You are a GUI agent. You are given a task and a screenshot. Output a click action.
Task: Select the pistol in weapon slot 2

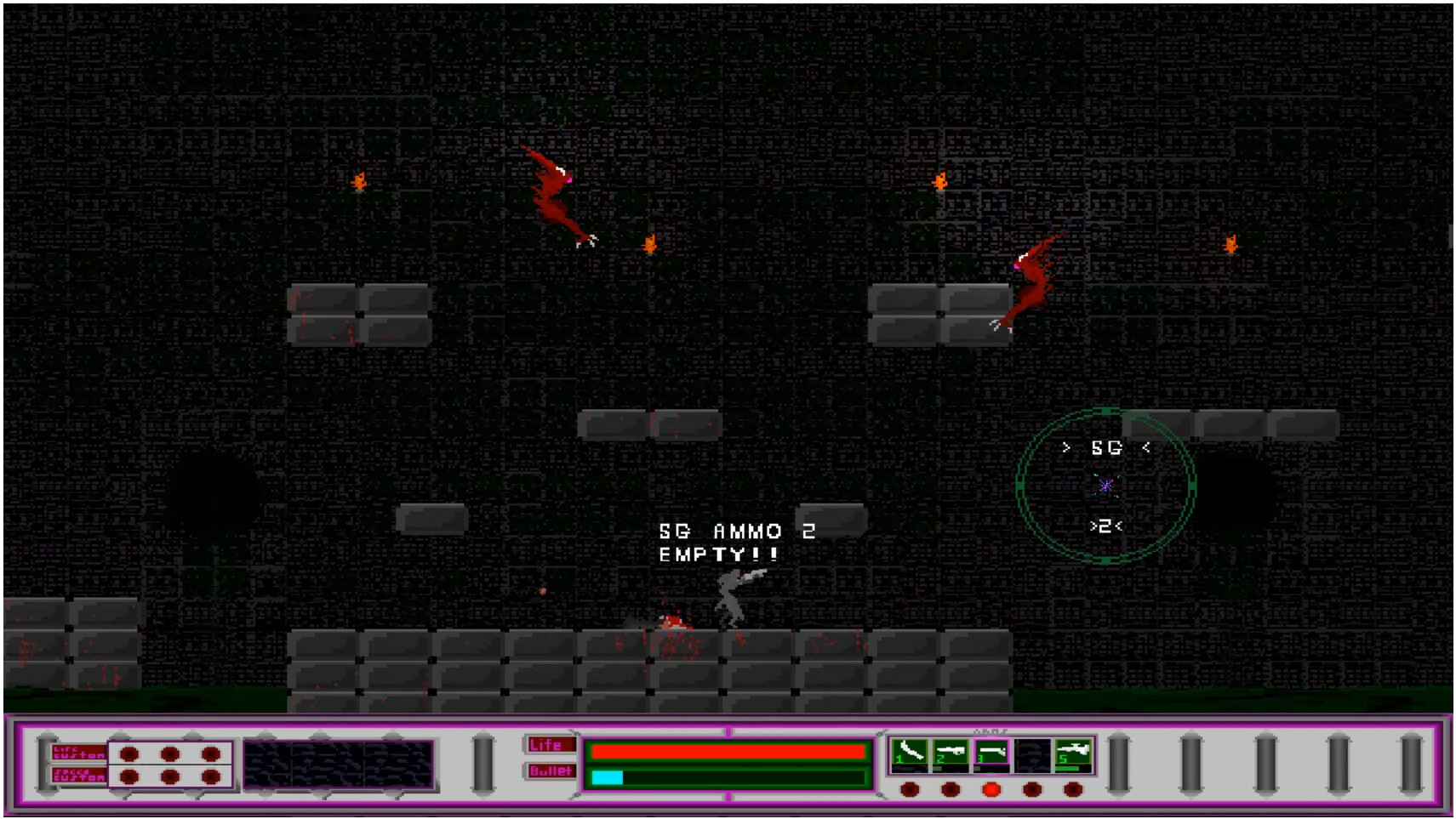(x=951, y=751)
